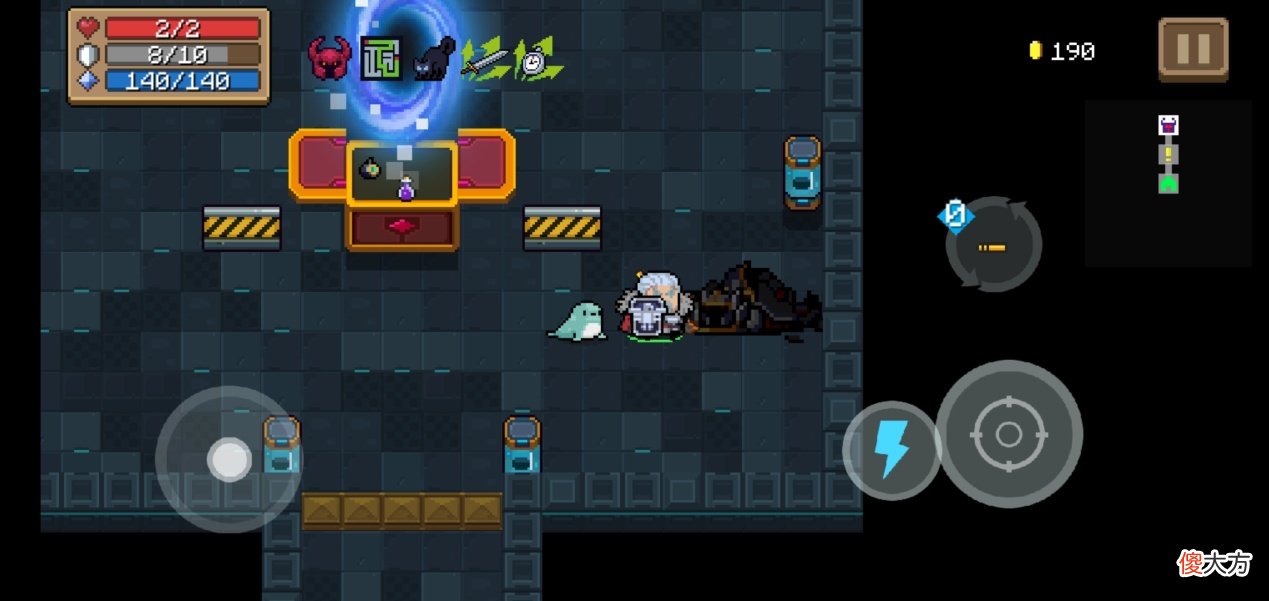Select the green maze buff icon
Image resolution: width=1269 pixels, height=601 pixels.
(x=381, y=59)
